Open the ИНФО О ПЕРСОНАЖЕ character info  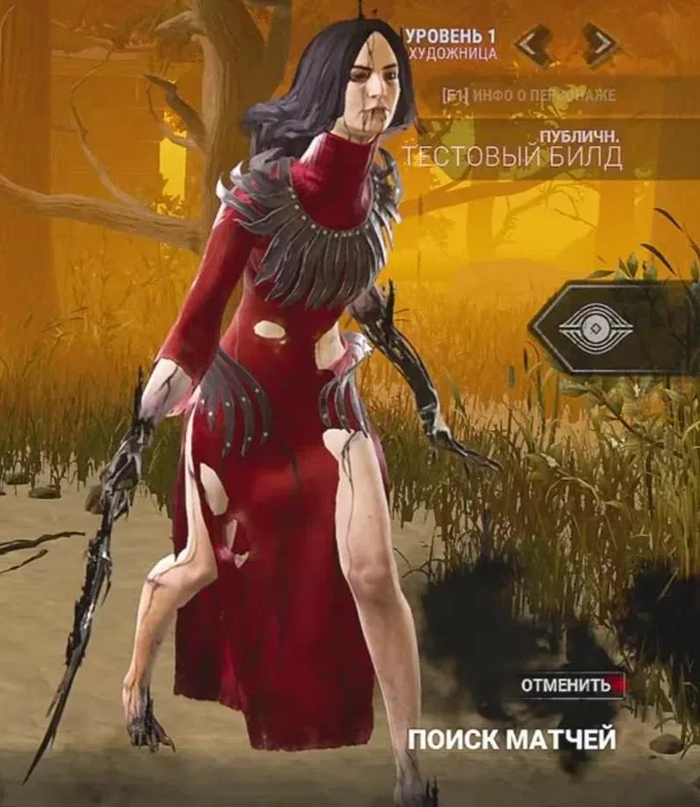pyautogui.click(x=530, y=96)
